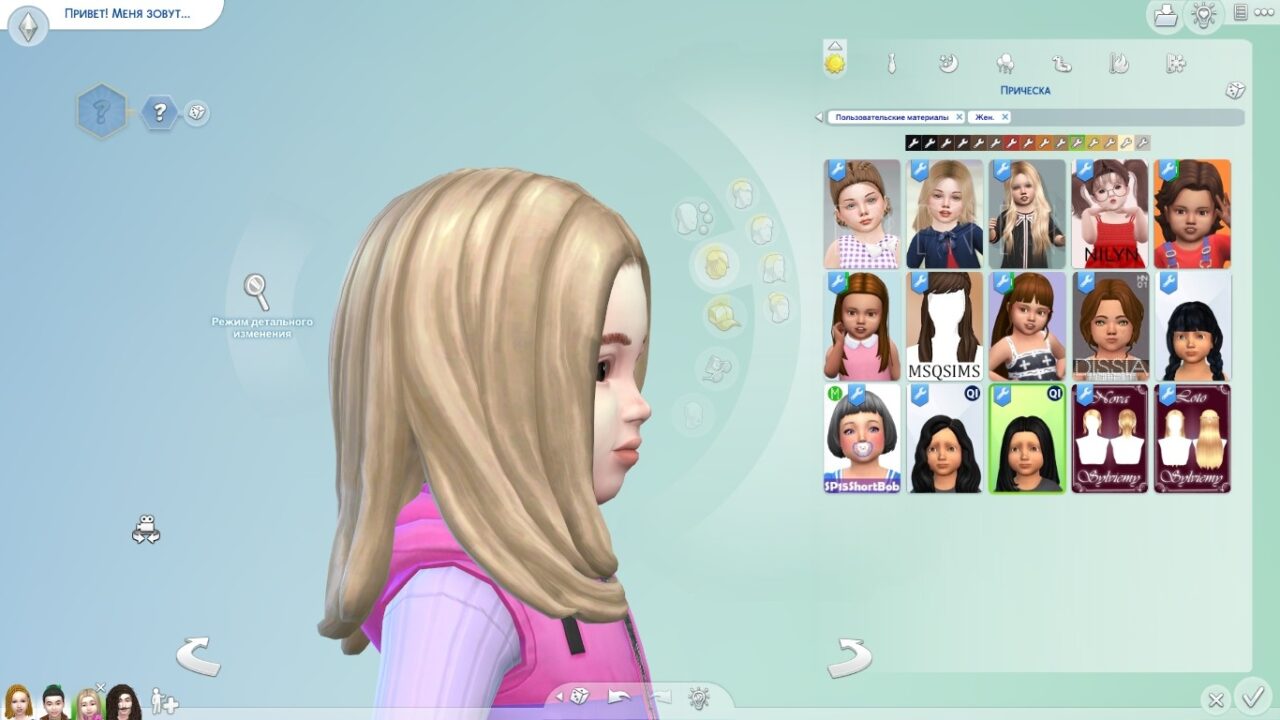This screenshot has width=1280, height=720.
Task: Remove the Жен. filter tag
Action: tap(1003, 117)
